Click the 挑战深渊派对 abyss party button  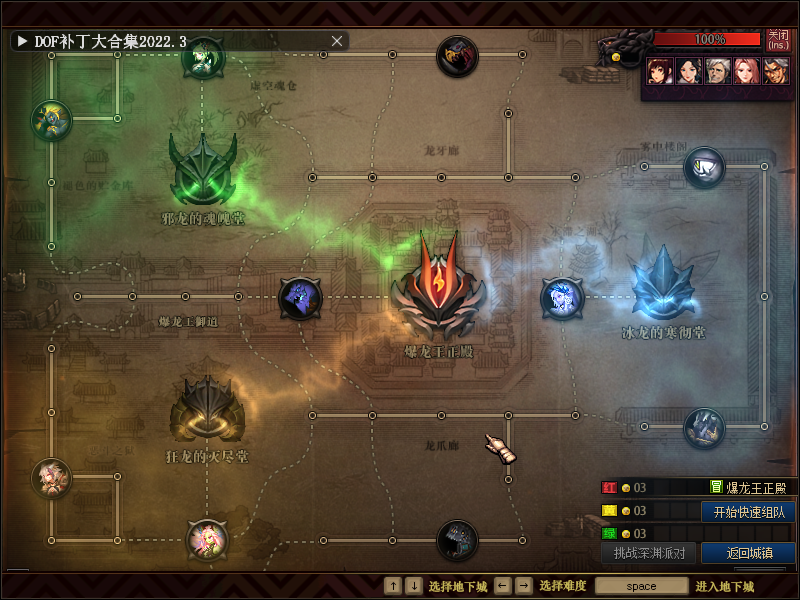(649, 553)
